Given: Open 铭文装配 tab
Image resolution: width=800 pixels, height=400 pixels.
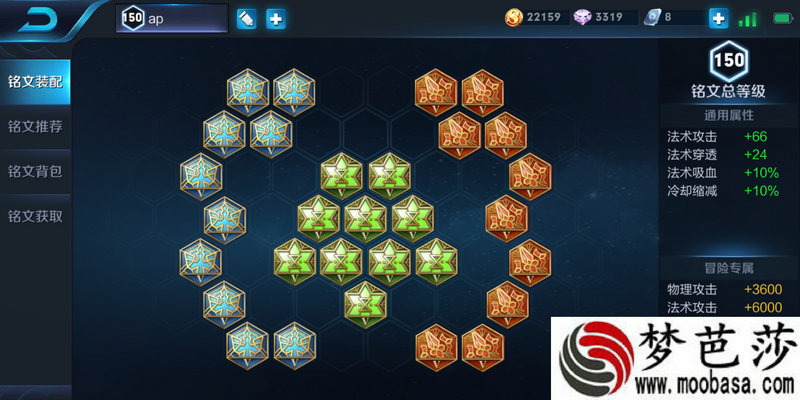Looking at the screenshot, I should tap(35, 81).
